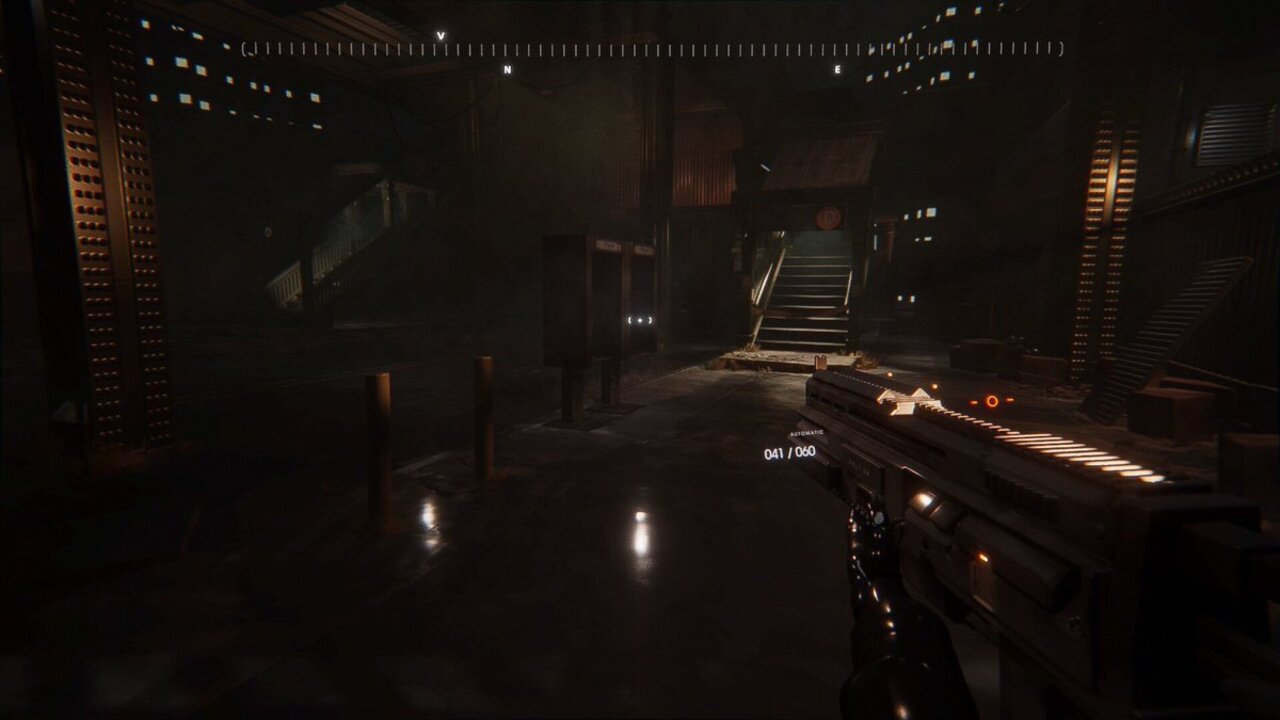This screenshot has height=720, width=1280.
Task: Click the glowing ( + ) interaction prompt
Action: pos(640,318)
